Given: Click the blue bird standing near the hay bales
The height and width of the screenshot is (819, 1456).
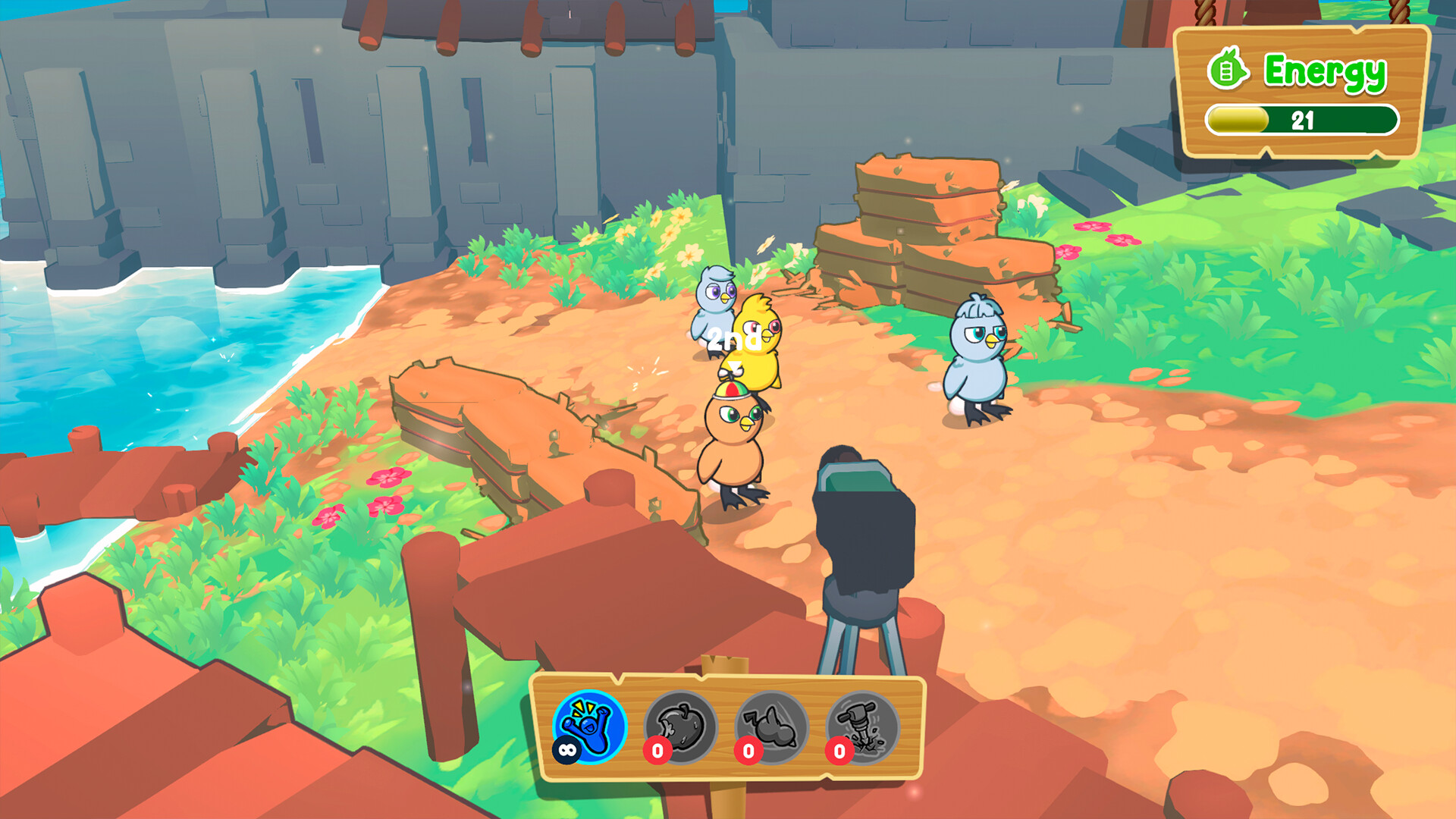Looking at the screenshot, I should tap(978, 356).
